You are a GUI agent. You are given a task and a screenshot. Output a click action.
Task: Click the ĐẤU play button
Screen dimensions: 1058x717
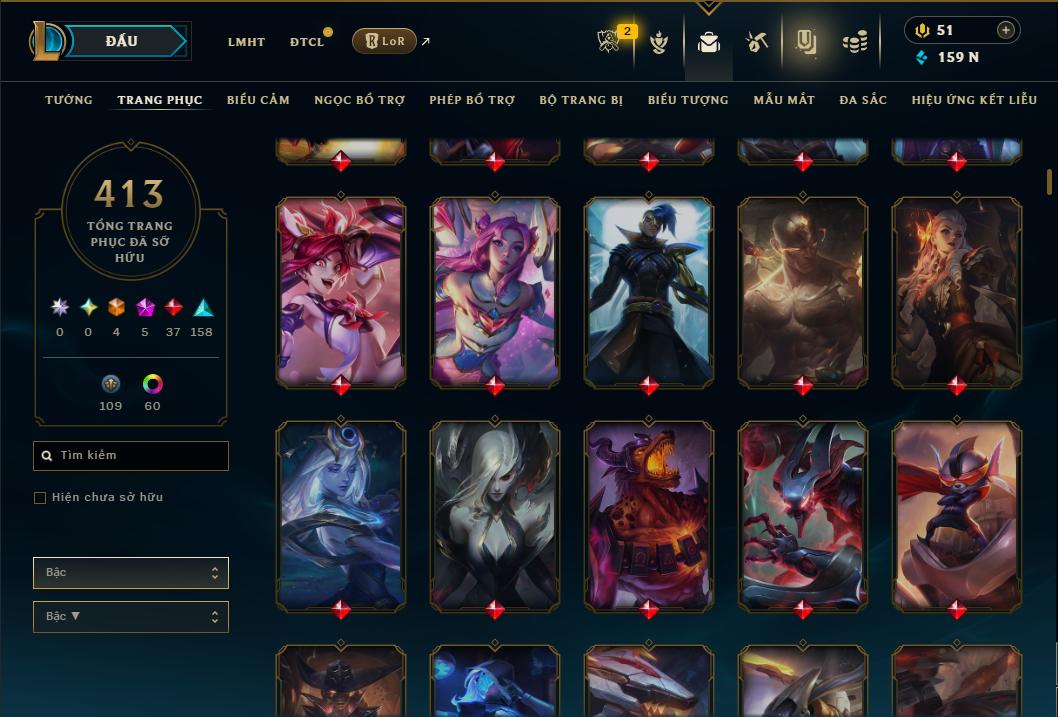point(121,41)
